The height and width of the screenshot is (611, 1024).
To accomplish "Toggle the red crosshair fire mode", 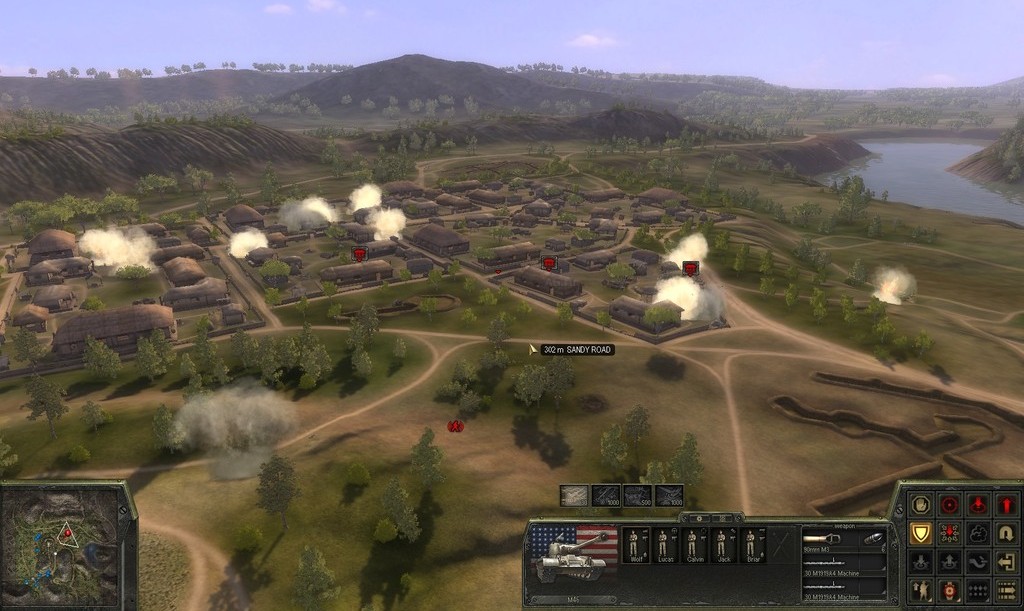I will [949, 504].
